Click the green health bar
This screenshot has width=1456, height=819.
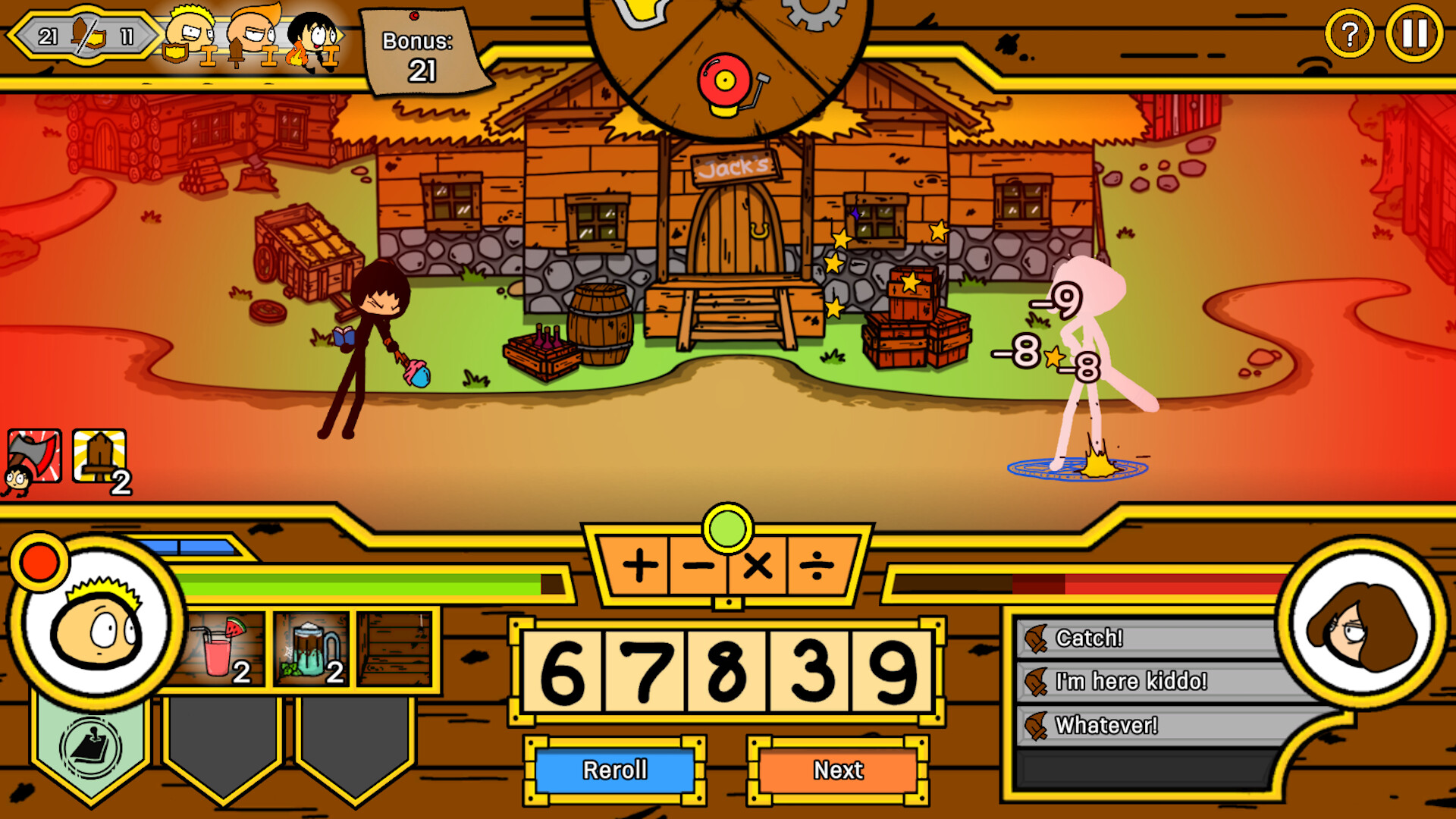tap(356, 582)
